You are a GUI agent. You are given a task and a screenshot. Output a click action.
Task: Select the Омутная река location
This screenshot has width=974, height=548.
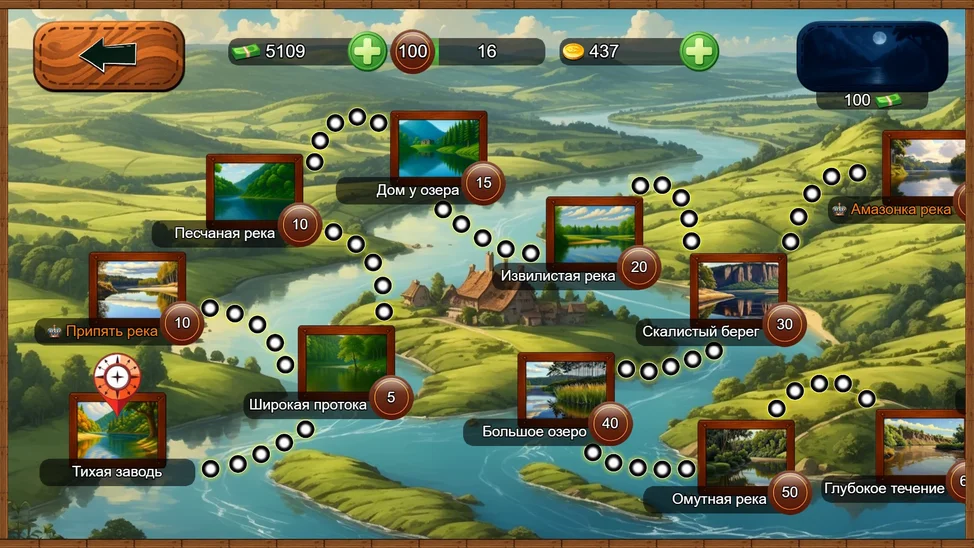(746, 458)
